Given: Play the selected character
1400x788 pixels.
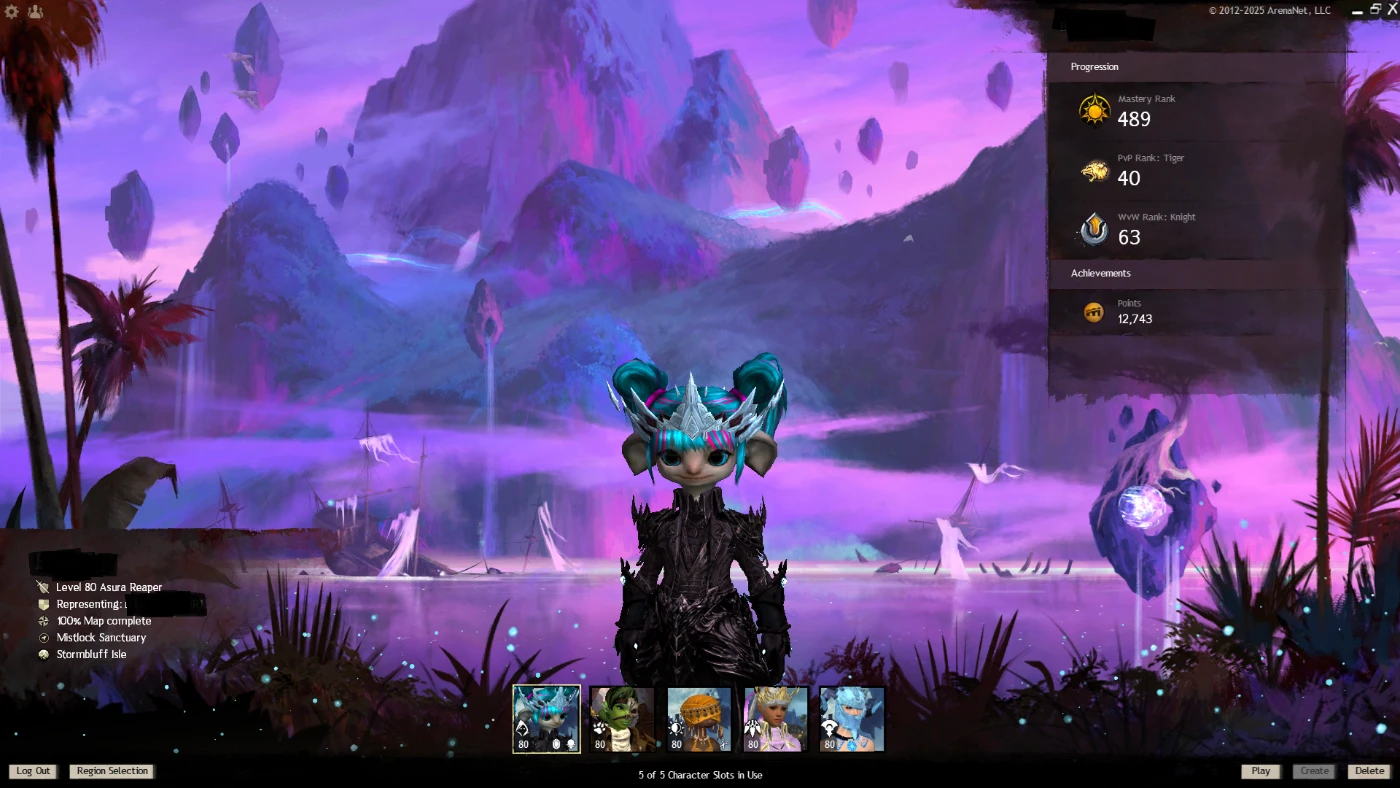Looking at the screenshot, I should (1260, 771).
